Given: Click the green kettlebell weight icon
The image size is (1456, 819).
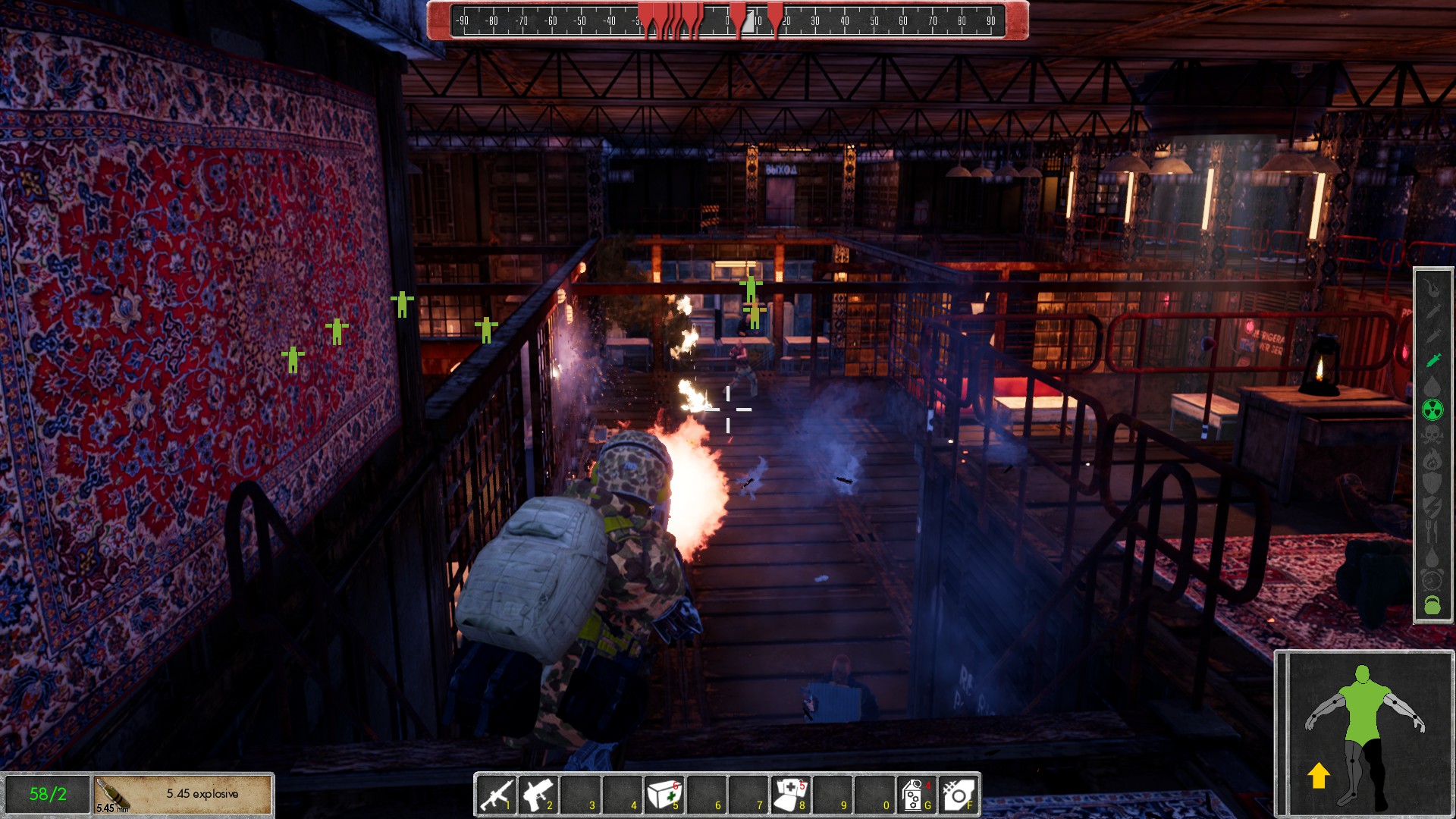Looking at the screenshot, I should (1432, 604).
